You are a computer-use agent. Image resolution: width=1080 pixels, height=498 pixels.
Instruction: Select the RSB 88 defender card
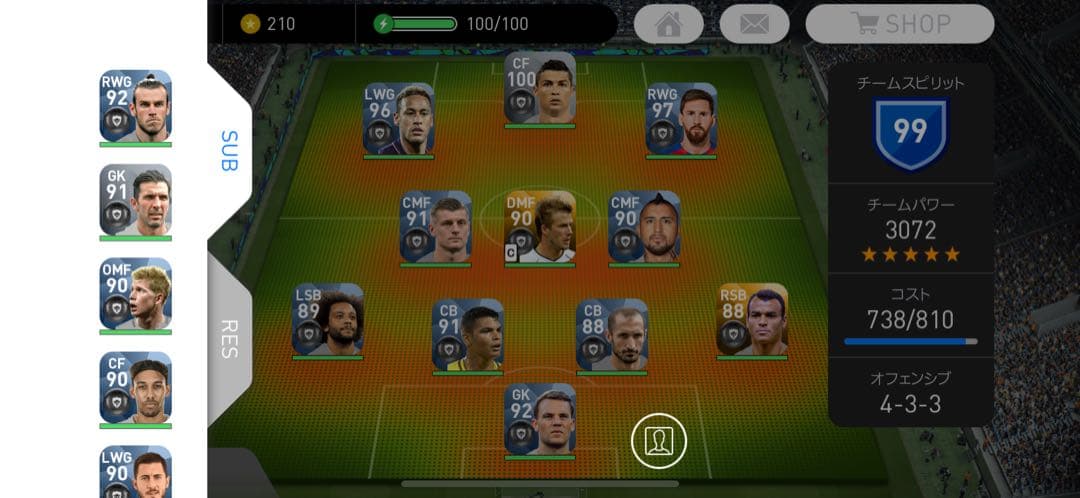[x=752, y=319]
